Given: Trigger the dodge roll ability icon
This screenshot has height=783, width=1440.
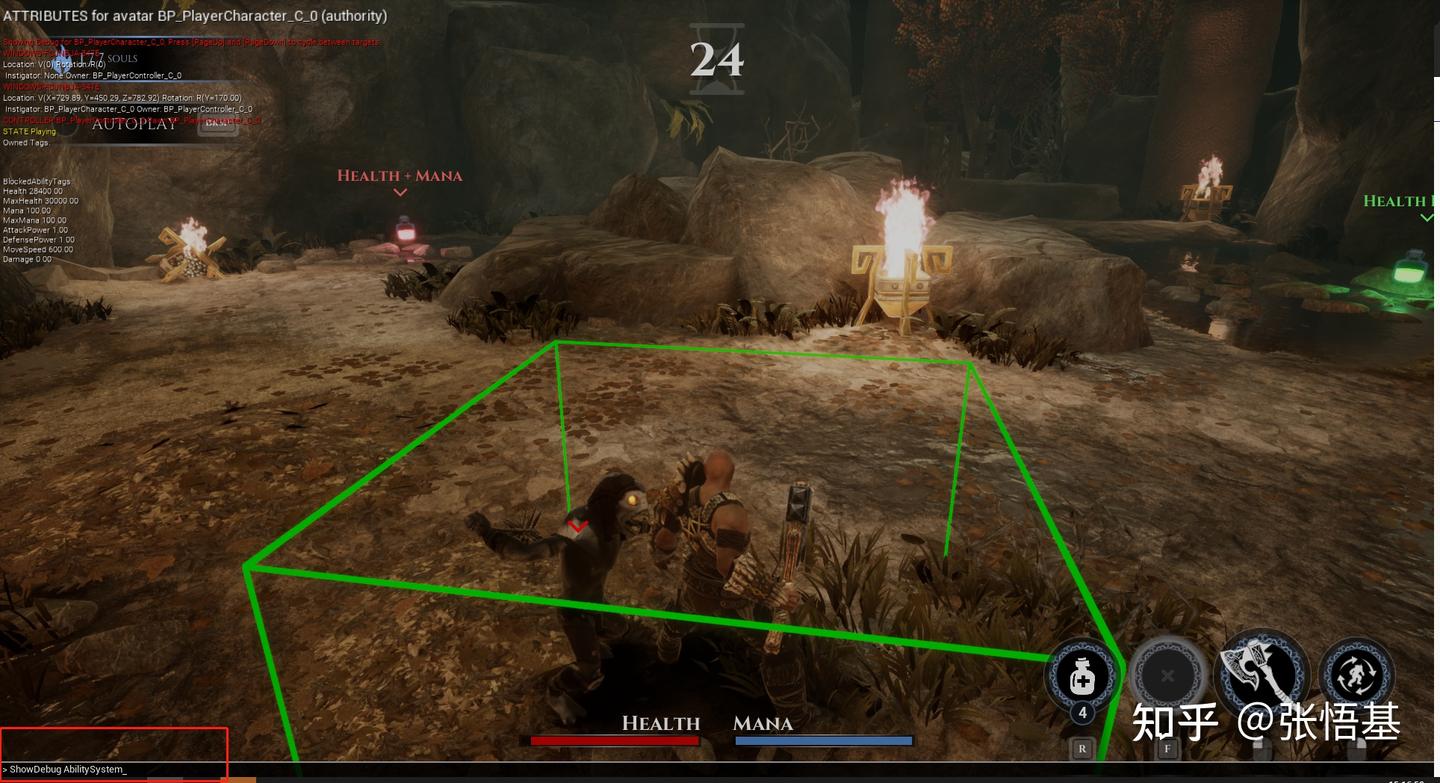Looking at the screenshot, I should [x=1356, y=674].
